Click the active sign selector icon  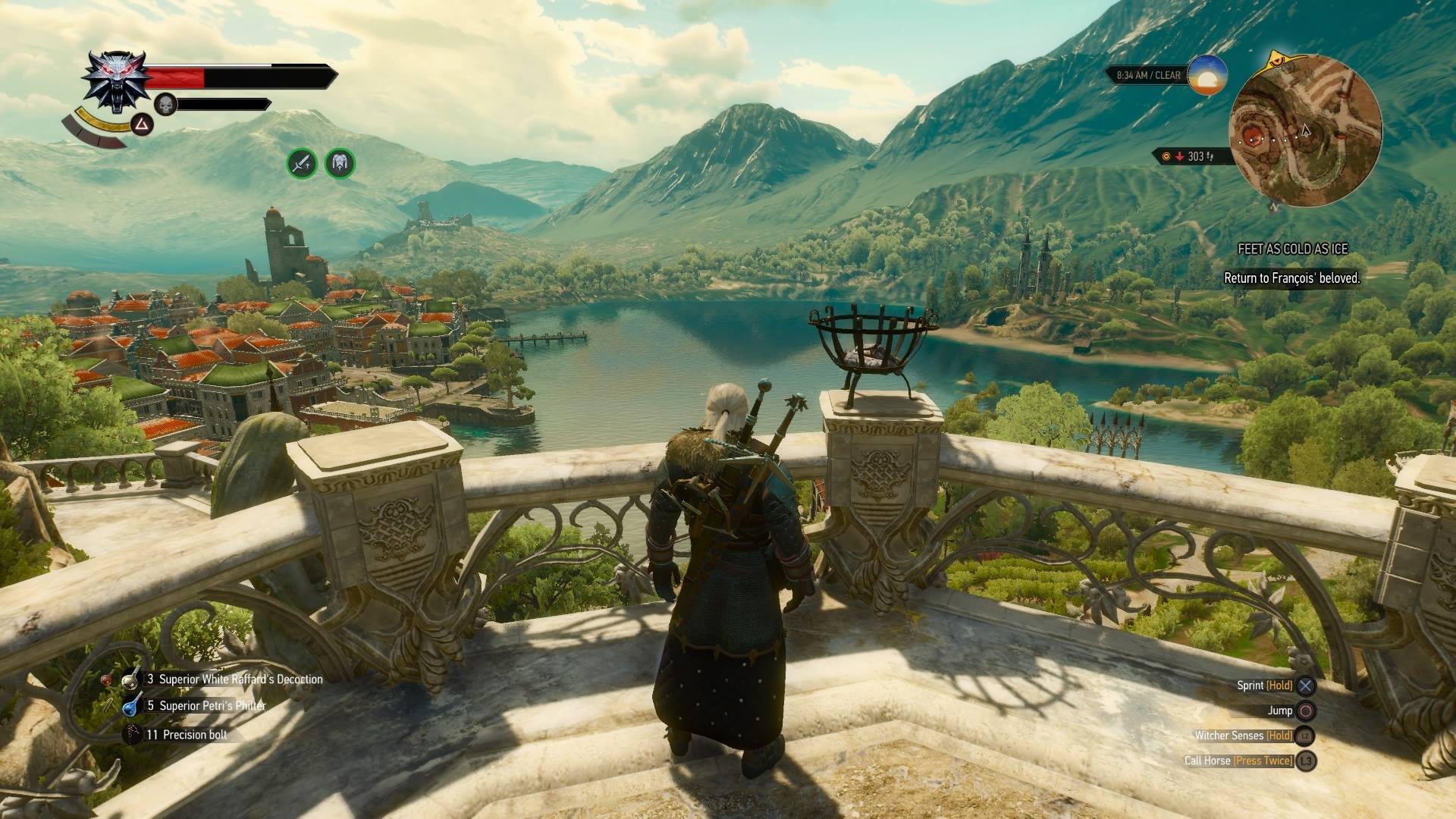[142, 124]
